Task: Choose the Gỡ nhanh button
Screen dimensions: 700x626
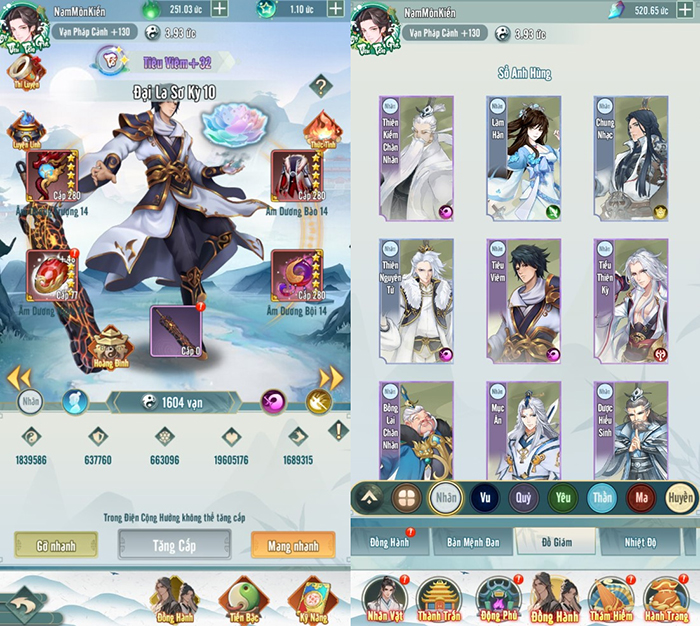Action: 56,543
